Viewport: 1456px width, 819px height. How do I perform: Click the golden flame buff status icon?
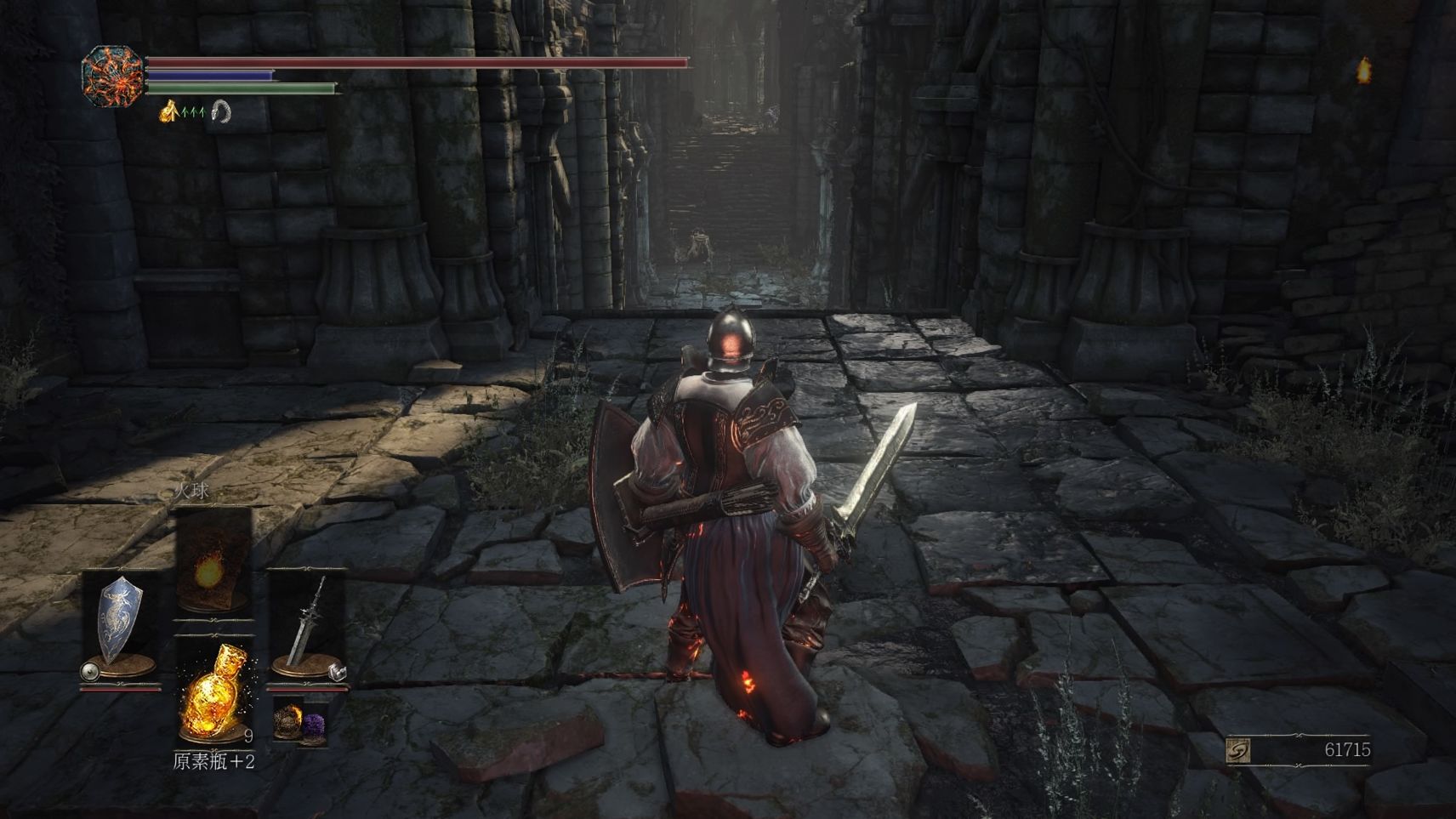click(x=168, y=111)
